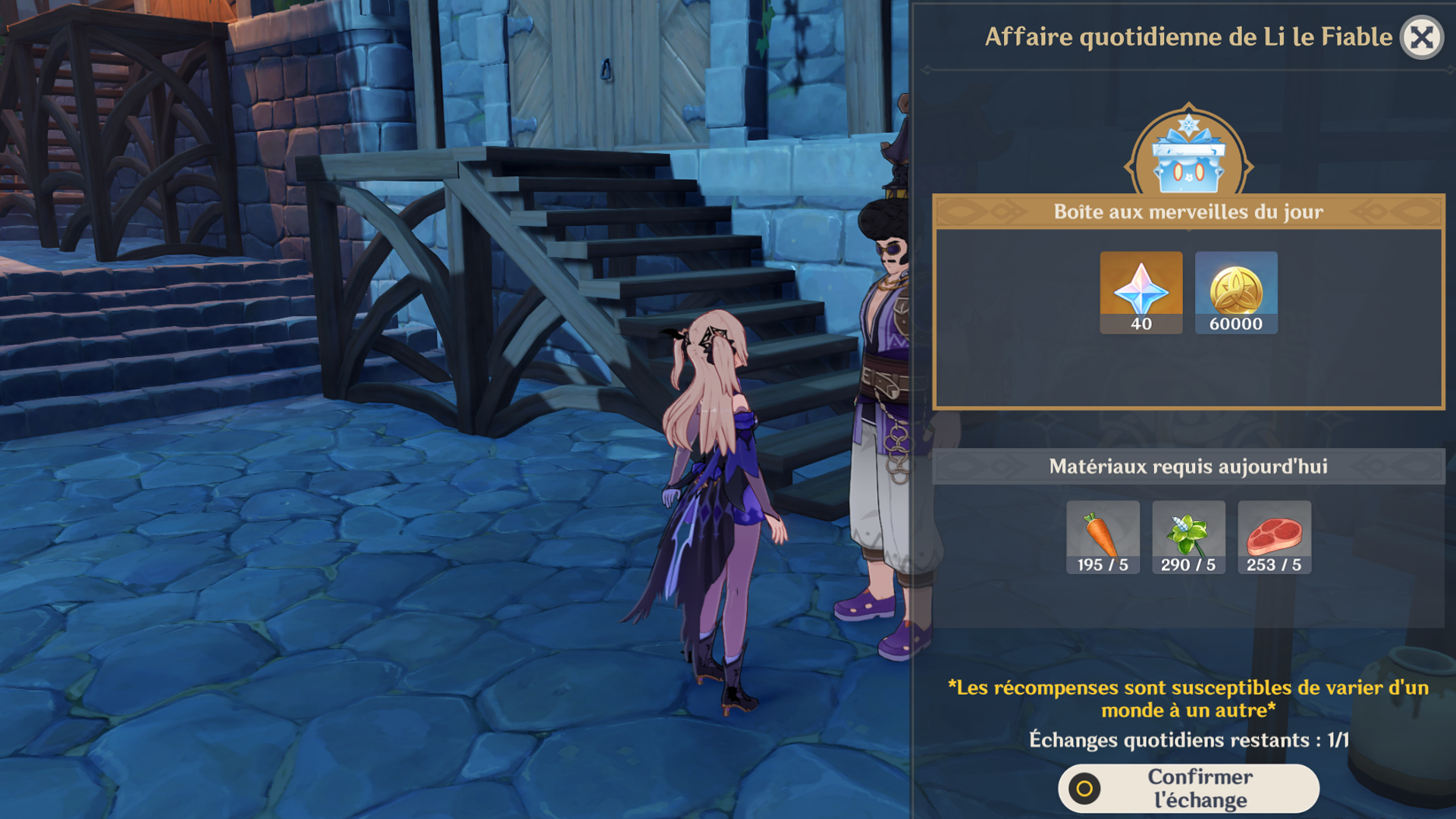Image resolution: width=1456 pixels, height=819 pixels.
Task: Close the Li le Fiable exchange panel
Action: 1422,37
